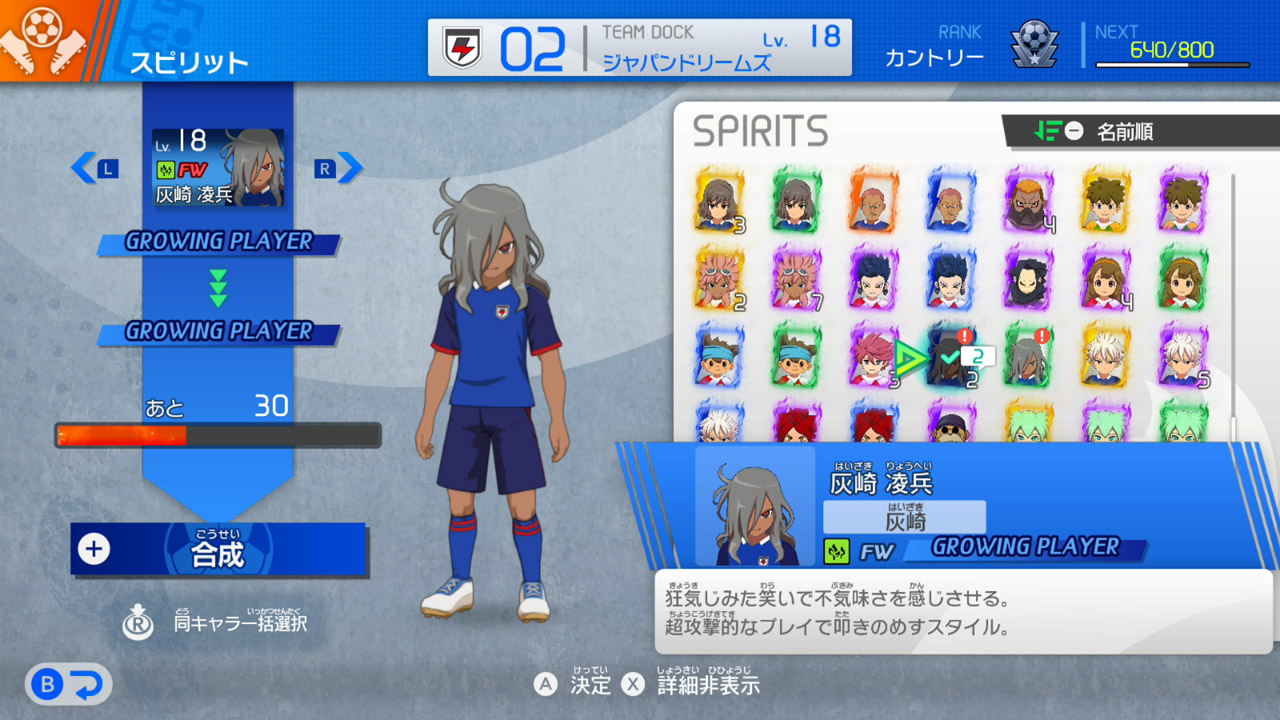Choose the blue-framed bald glasses man spirit
1280x720 pixels.
tap(950, 200)
